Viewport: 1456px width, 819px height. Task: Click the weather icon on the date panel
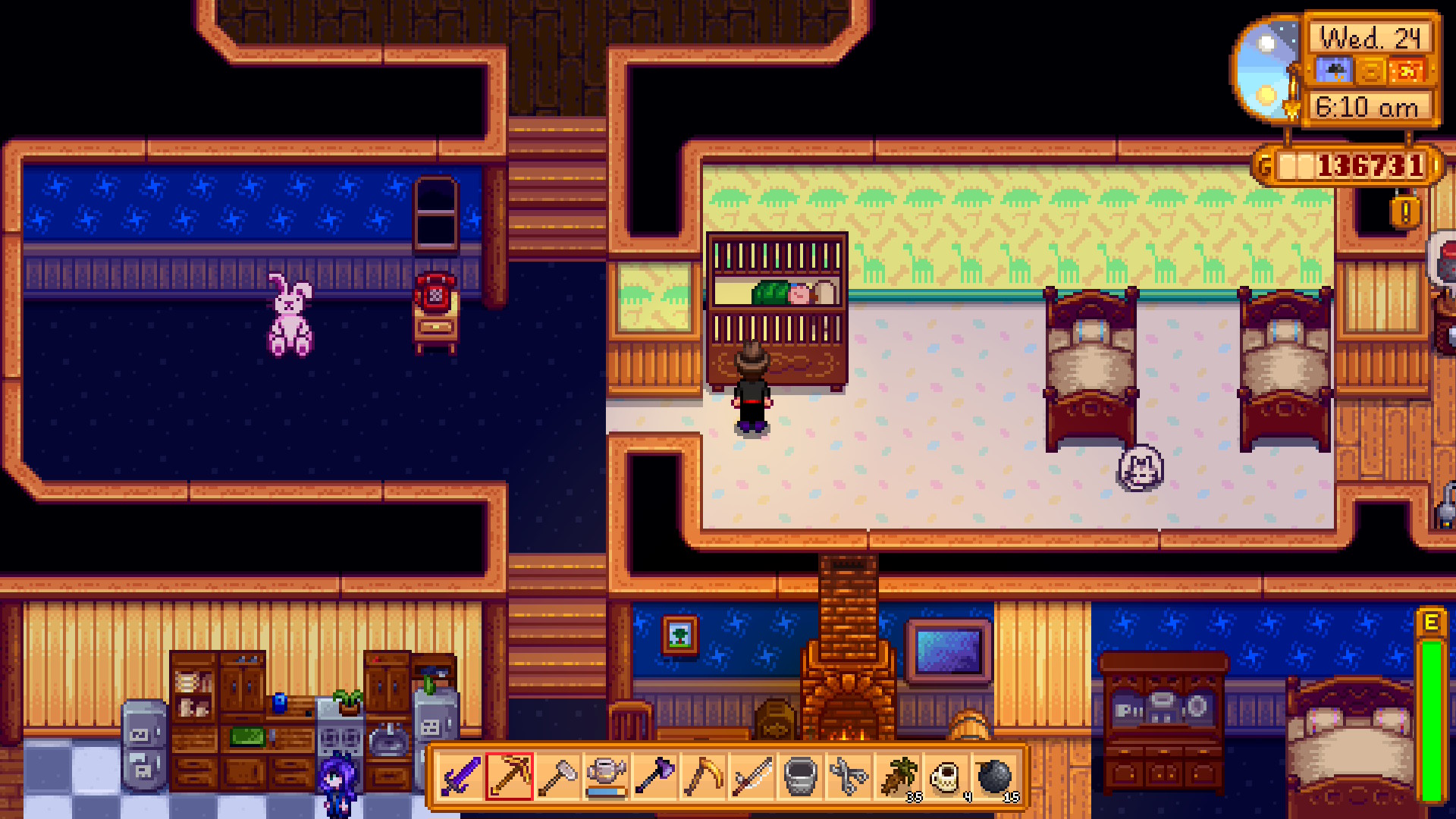[1335, 70]
